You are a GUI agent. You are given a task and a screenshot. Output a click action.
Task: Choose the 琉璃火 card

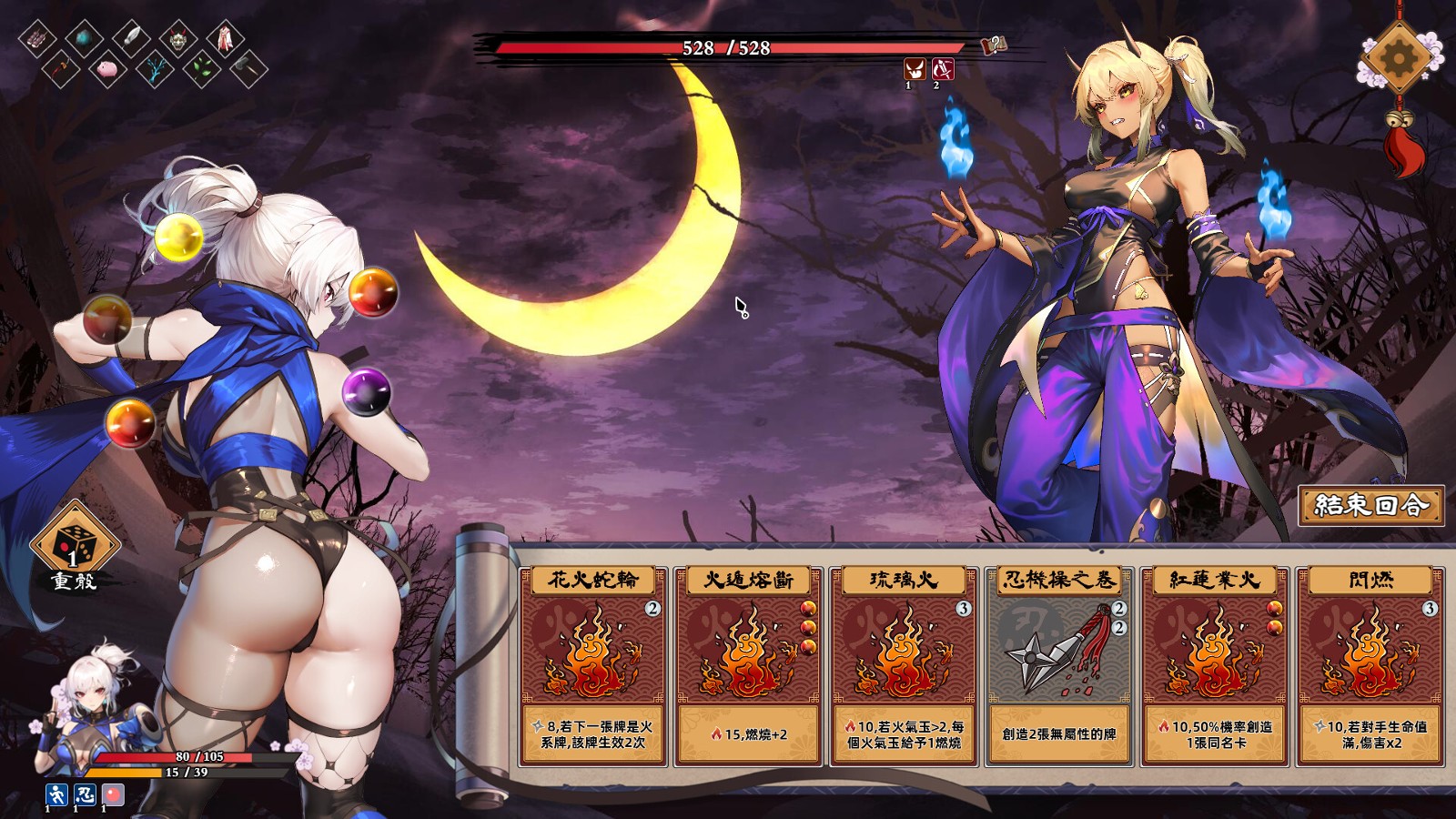point(904,665)
